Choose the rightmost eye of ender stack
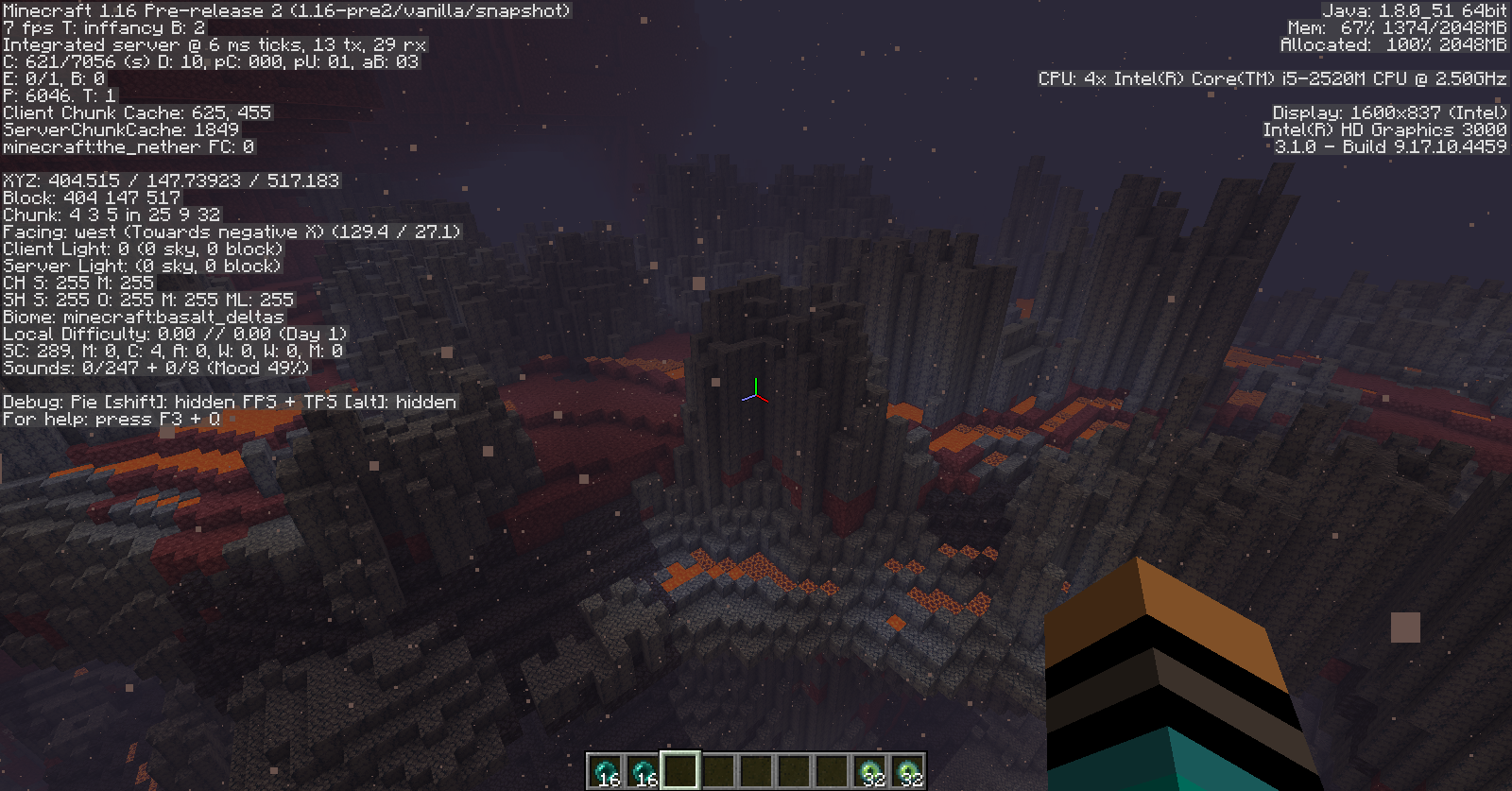1512x791 pixels. tap(907, 771)
